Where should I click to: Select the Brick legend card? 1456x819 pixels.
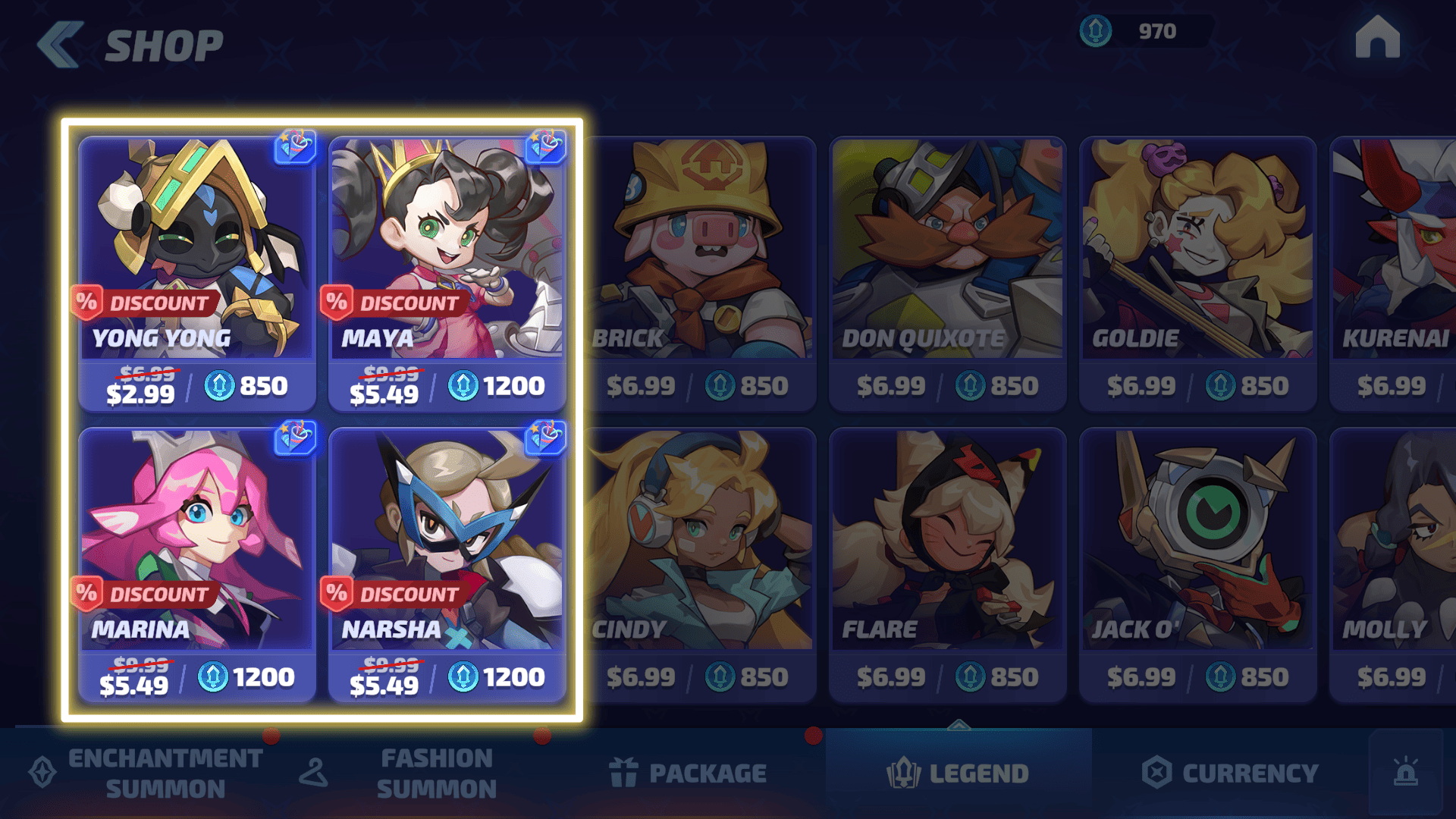coord(699,273)
